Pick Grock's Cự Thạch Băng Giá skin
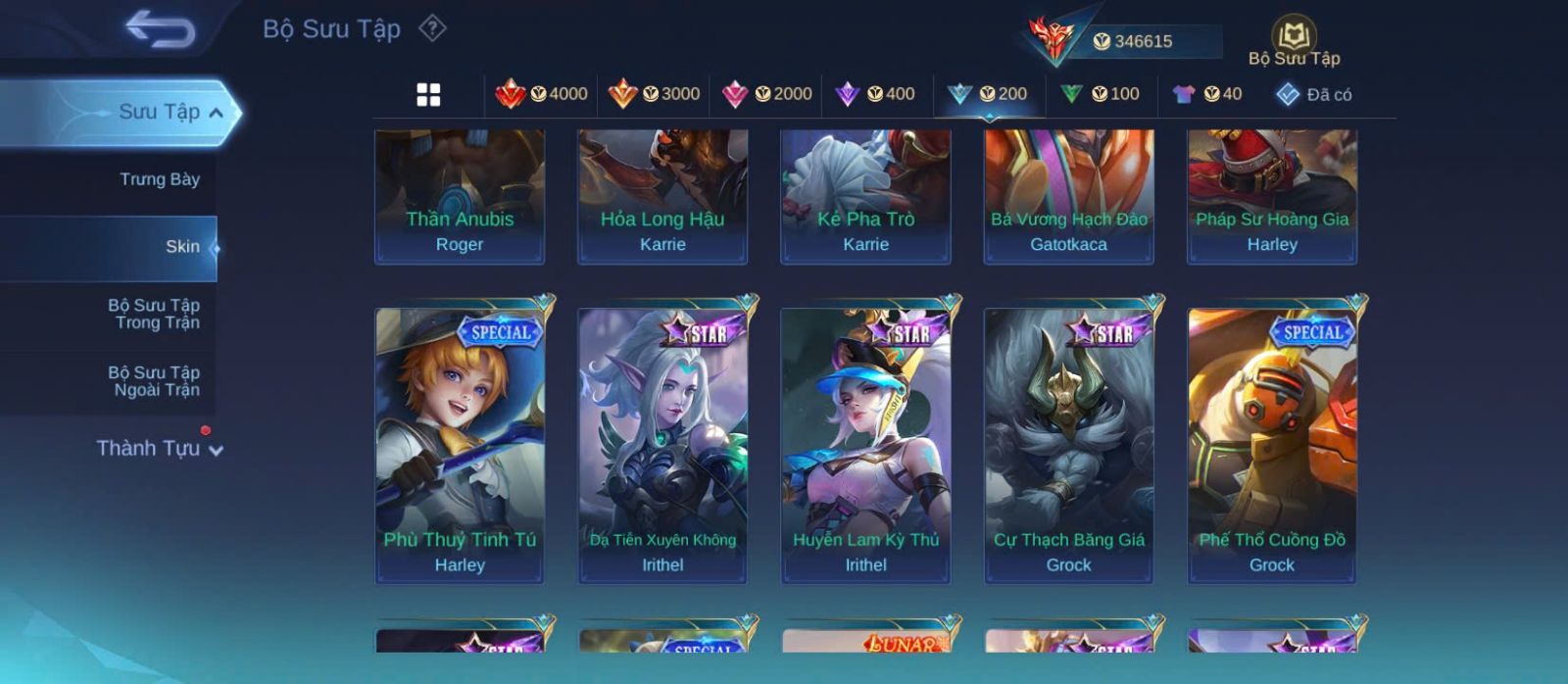Viewport: 1568px width, 684px height. [1068, 446]
